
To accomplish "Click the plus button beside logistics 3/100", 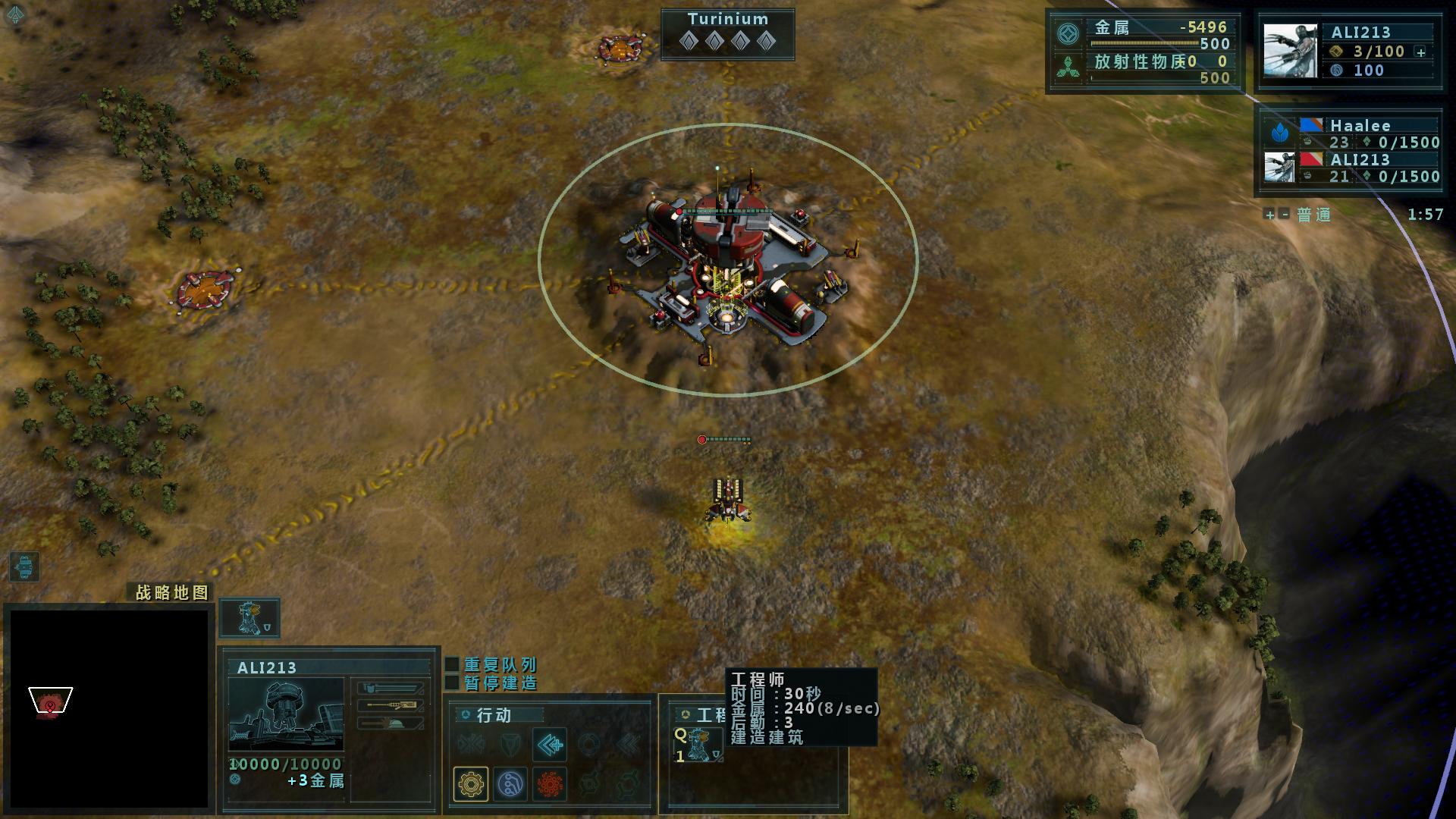I will (1421, 52).
